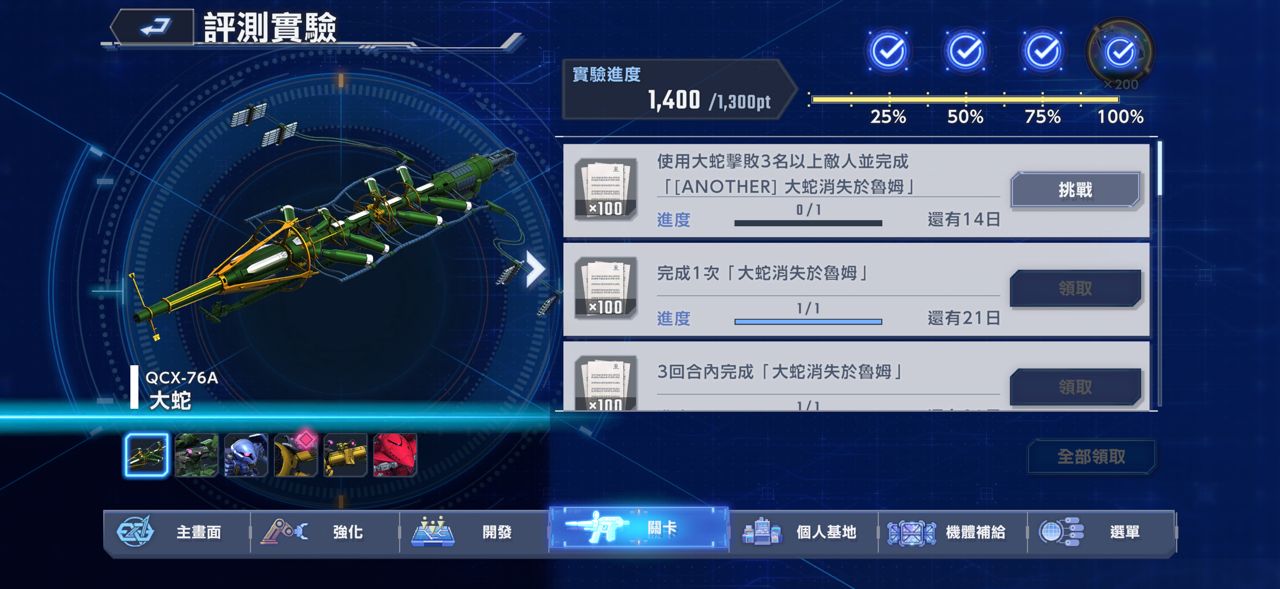The width and height of the screenshot is (1280, 589).
Task: Select the blue mobile suit thumbnail
Action: [246, 455]
